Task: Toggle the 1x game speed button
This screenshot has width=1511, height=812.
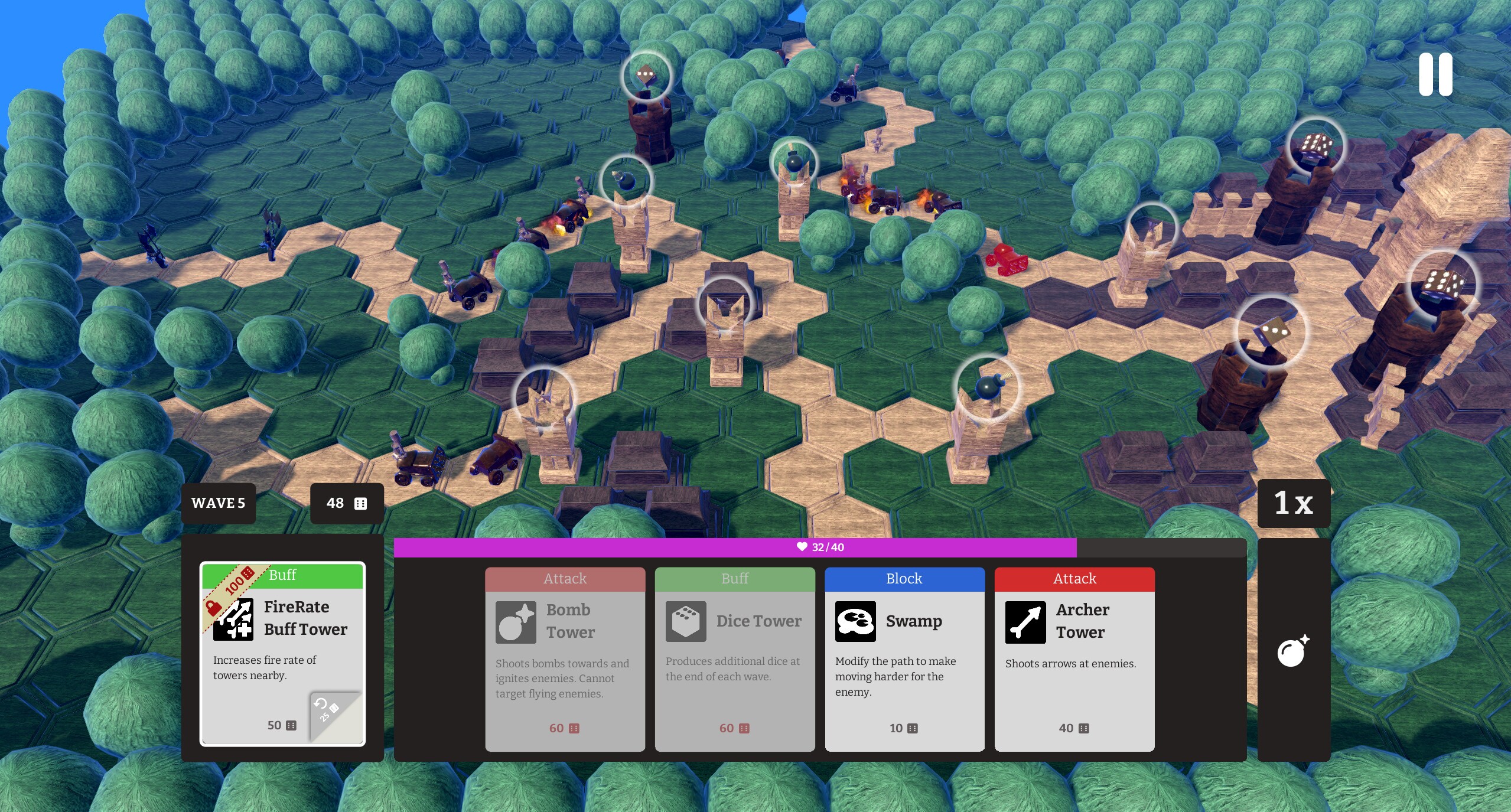Action: 1293,503
